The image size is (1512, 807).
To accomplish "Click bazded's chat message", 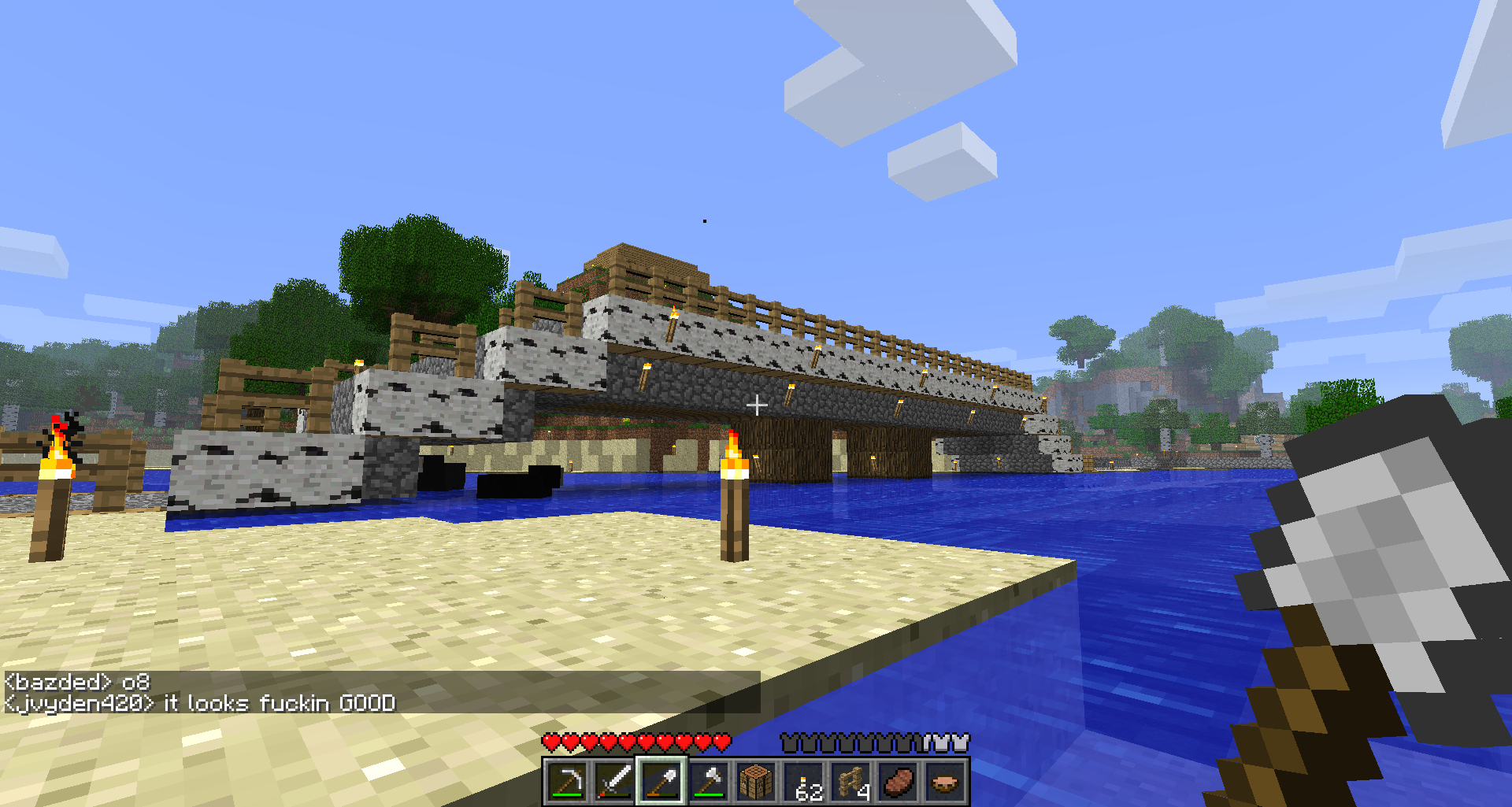I will coord(77,682).
